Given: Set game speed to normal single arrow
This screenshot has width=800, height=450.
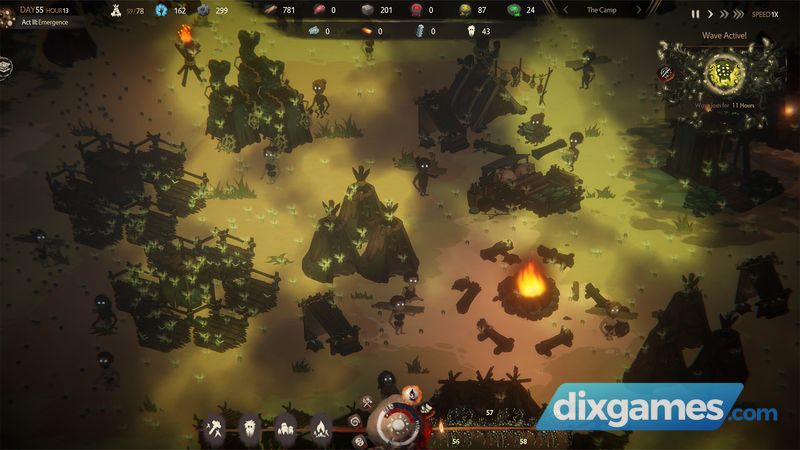Looking at the screenshot, I should pos(711,14).
